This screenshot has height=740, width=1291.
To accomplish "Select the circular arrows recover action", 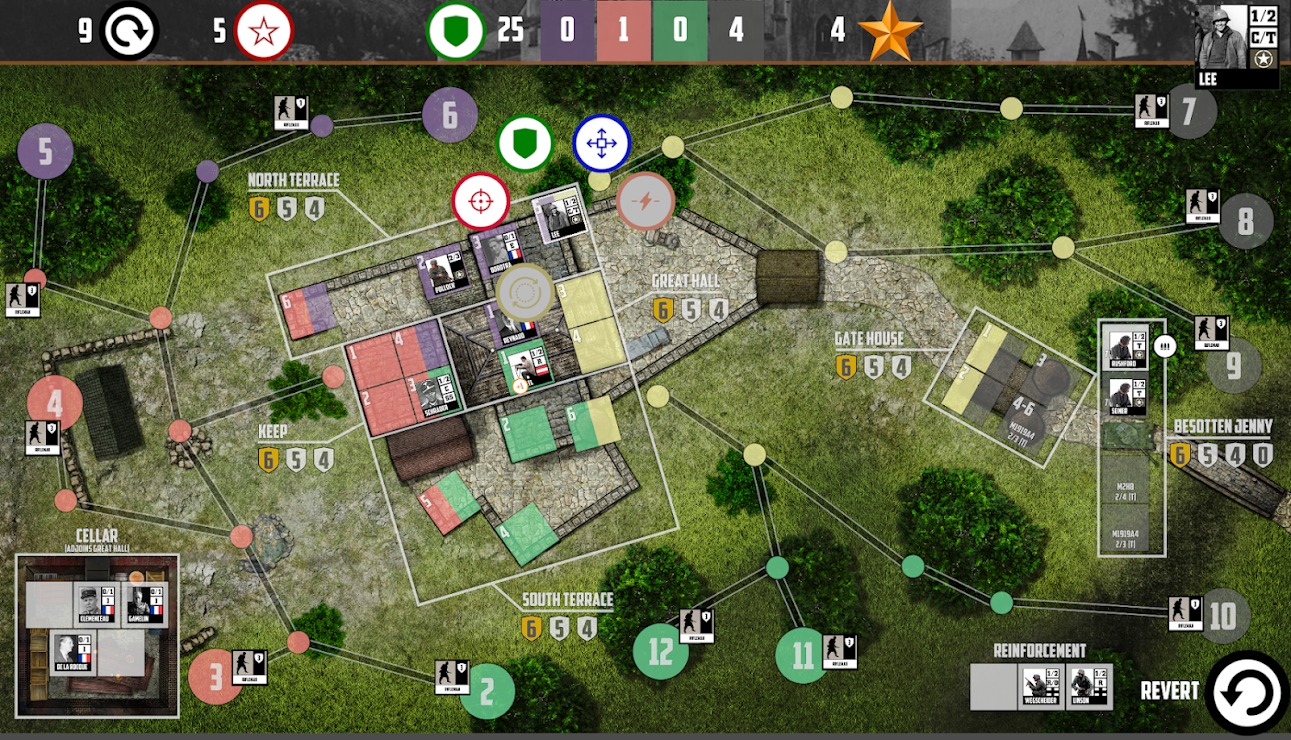I will 524,292.
